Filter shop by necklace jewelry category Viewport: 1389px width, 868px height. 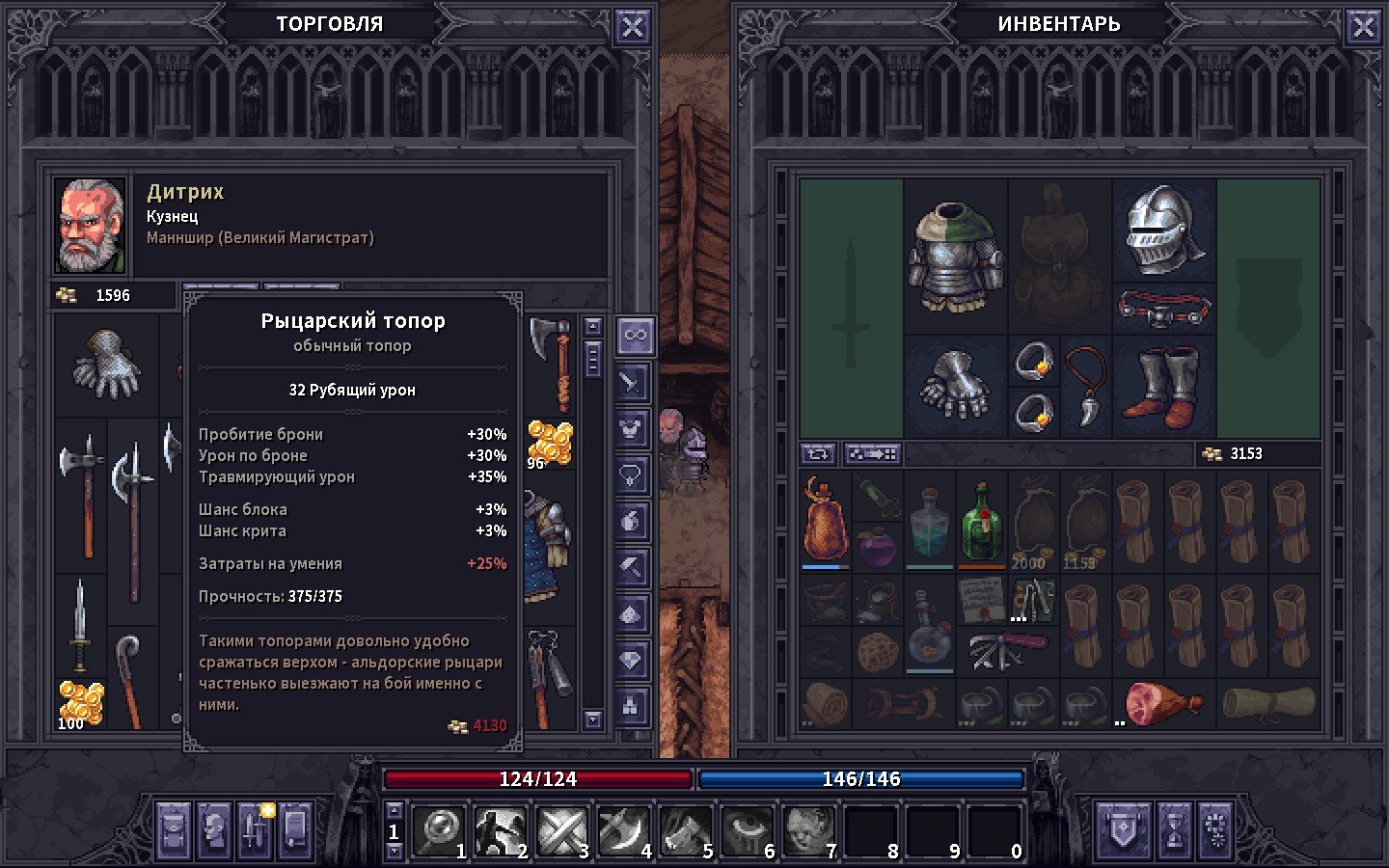pyautogui.click(x=632, y=475)
